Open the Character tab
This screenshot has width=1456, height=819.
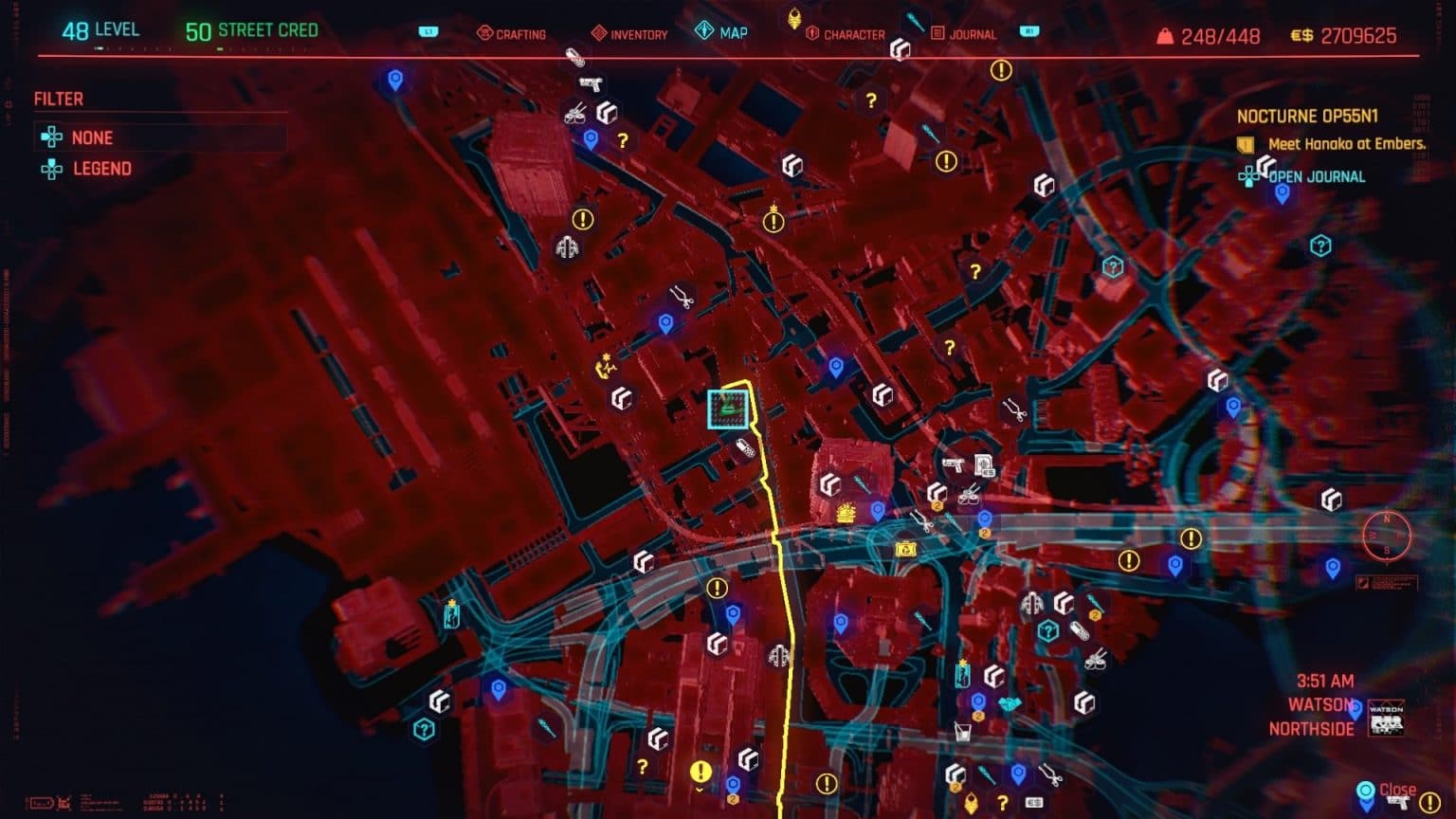click(x=852, y=33)
